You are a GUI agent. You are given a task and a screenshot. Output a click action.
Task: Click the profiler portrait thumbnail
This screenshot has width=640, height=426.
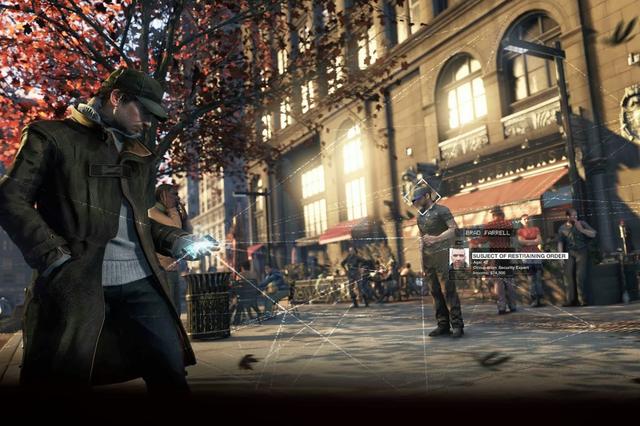pos(458,260)
